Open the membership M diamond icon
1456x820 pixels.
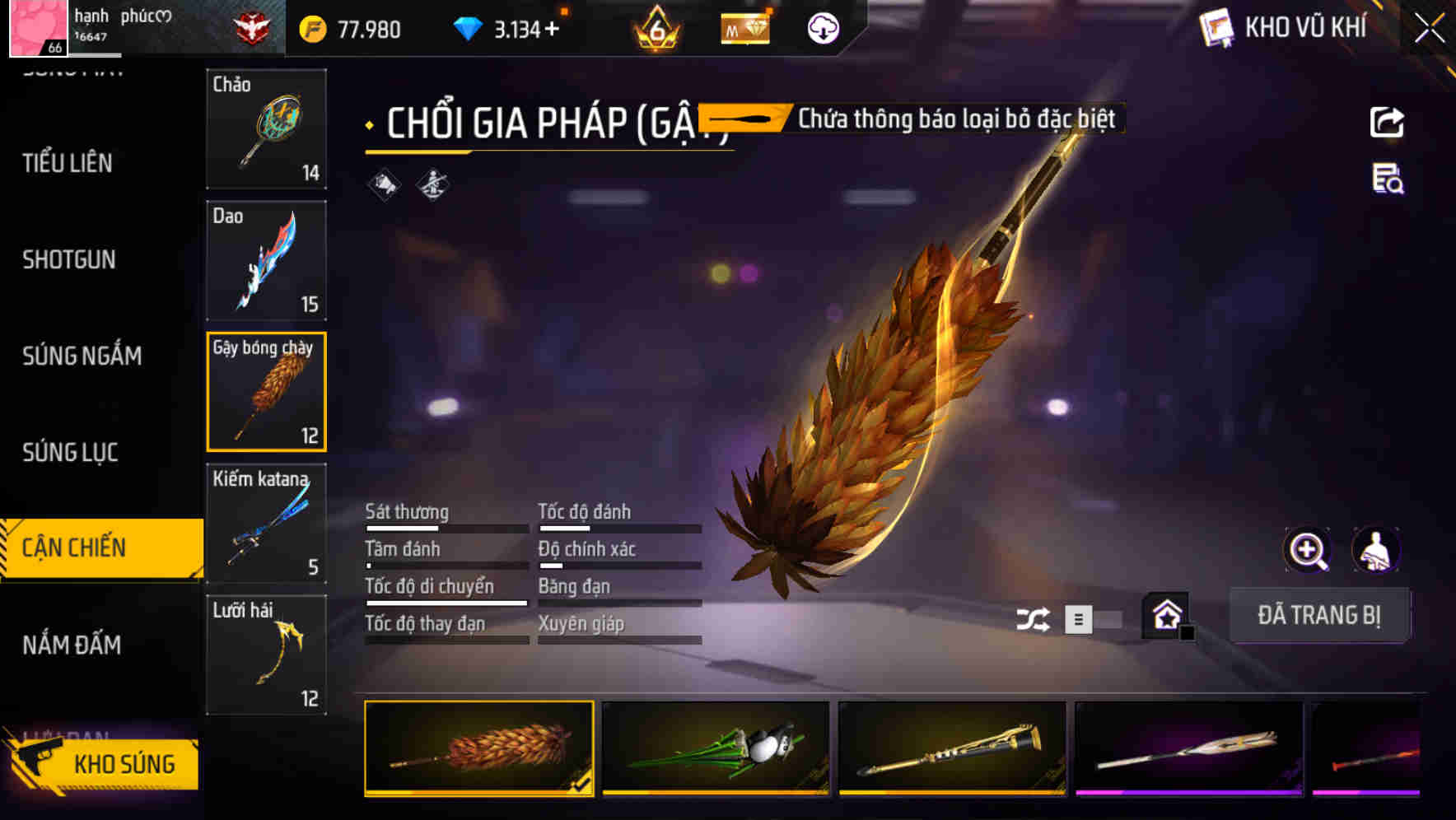(745, 27)
